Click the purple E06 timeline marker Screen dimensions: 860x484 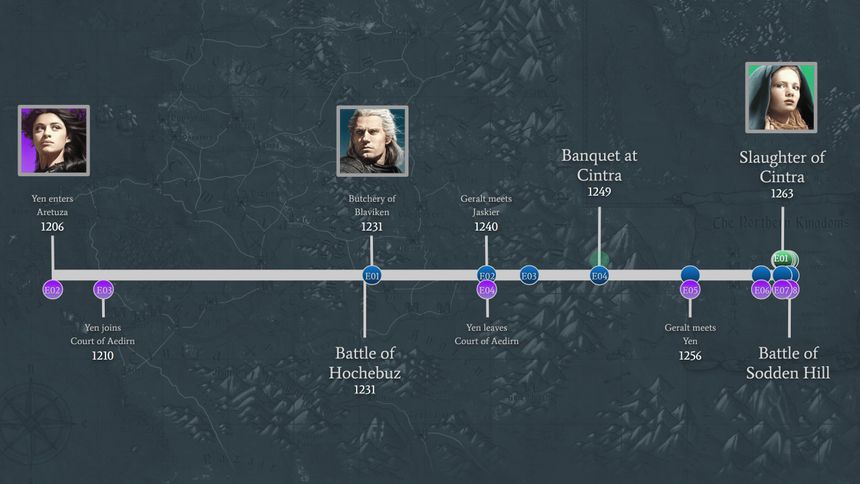pyautogui.click(x=761, y=291)
